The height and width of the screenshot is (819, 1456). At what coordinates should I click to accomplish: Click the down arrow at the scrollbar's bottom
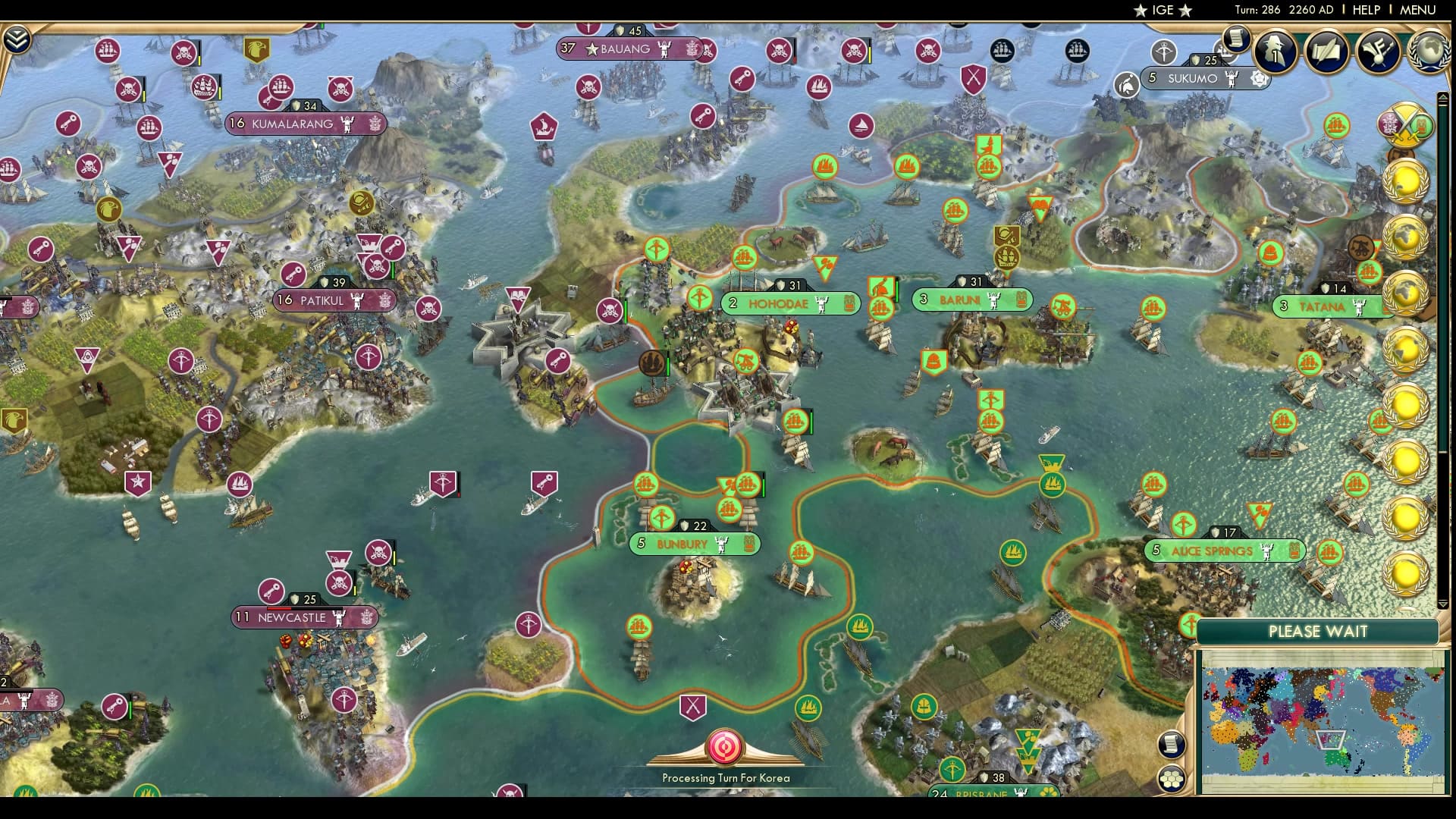click(1444, 603)
